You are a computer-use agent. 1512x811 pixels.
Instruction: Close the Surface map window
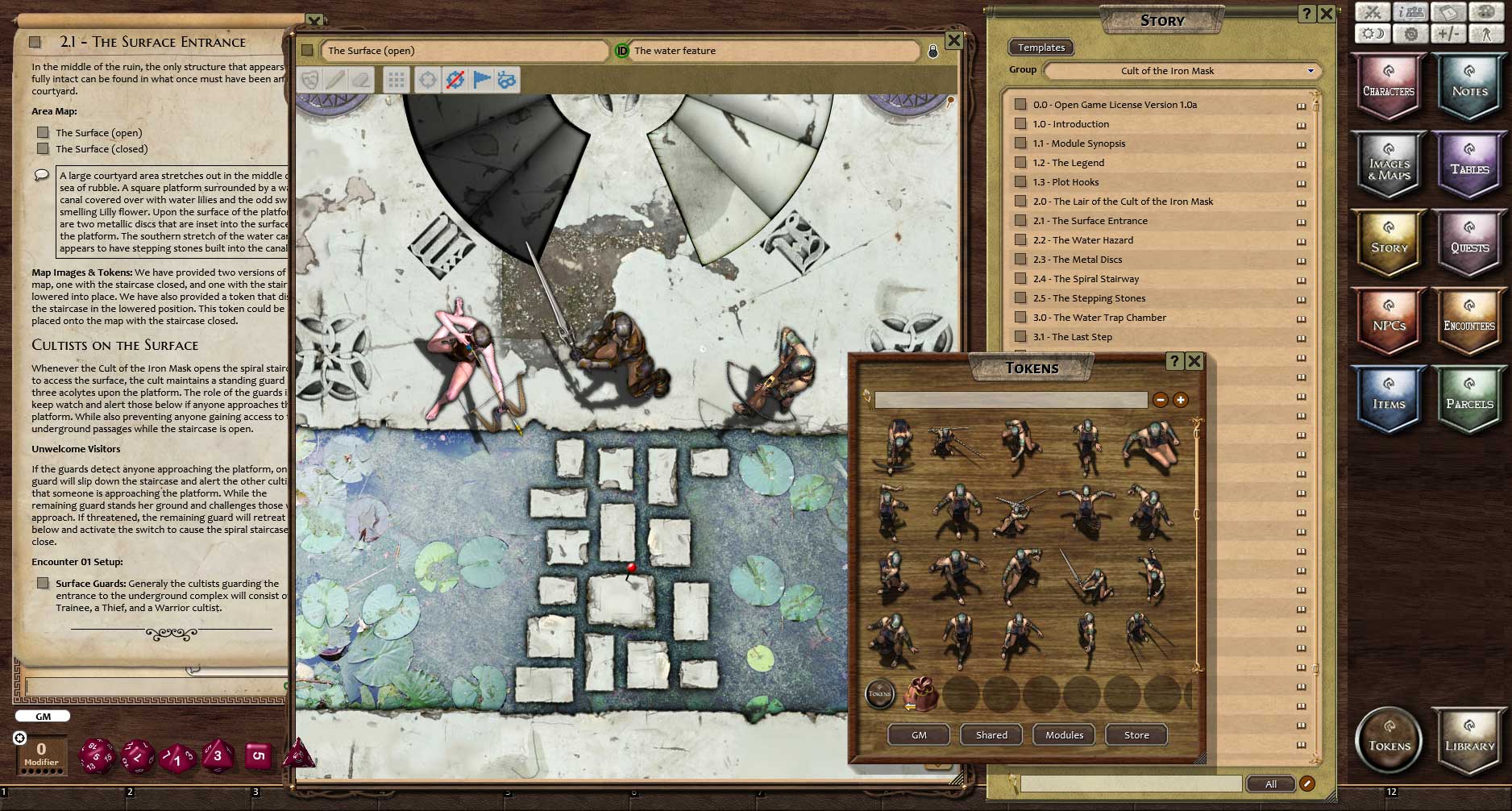click(953, 40)
